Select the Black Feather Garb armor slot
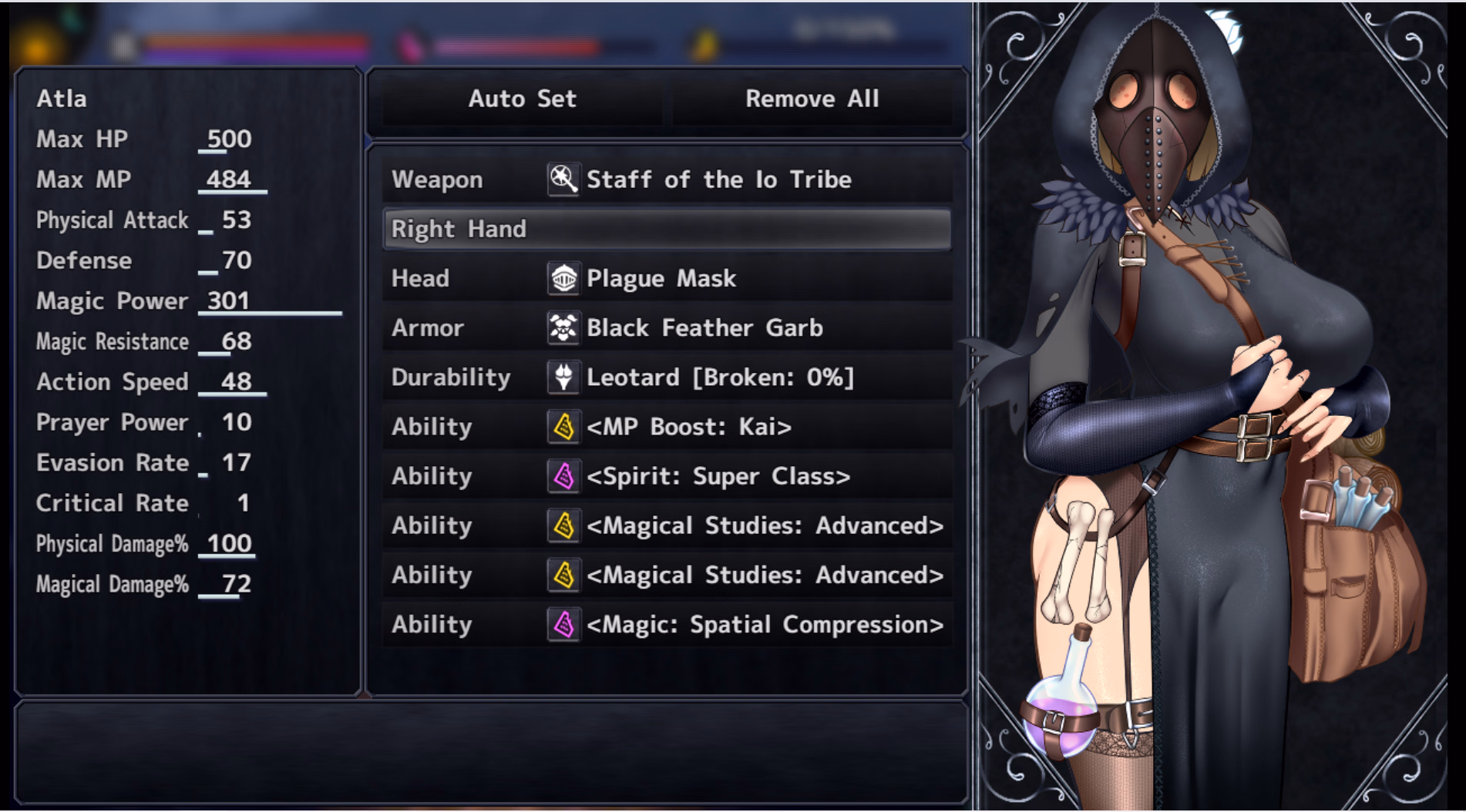The image size is (1466, 812). click(667, 327)
